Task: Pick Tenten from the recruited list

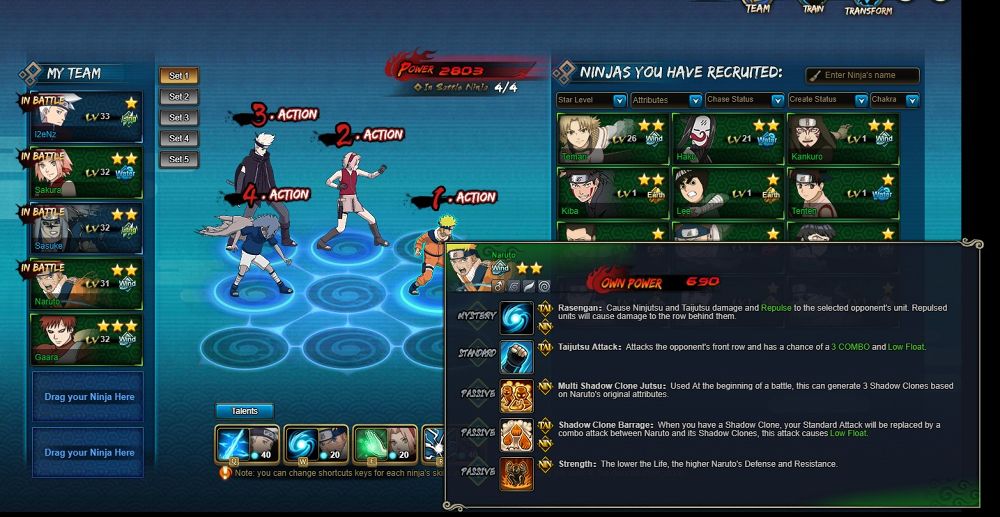Action: click(842, 192)
